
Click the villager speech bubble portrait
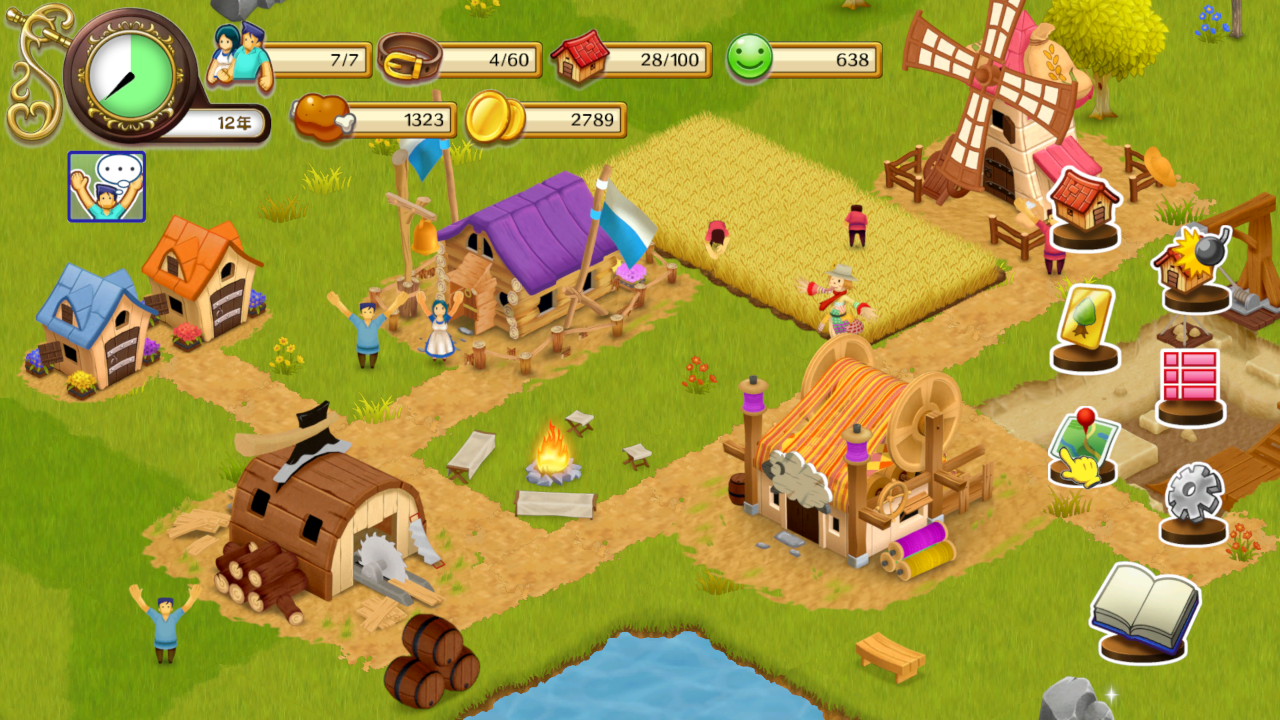click(107, 186)
